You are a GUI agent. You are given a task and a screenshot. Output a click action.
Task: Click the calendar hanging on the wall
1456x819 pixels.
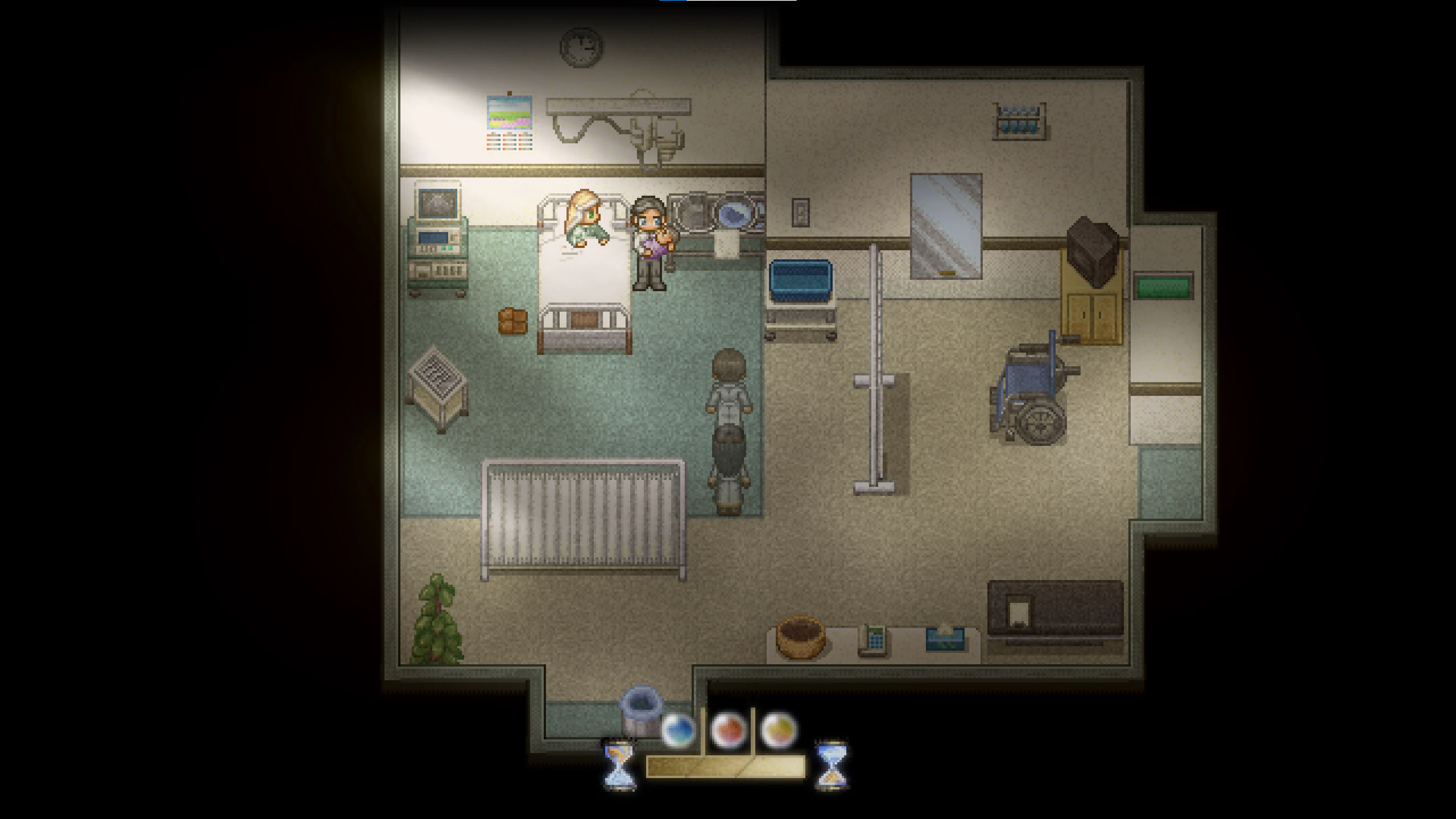pyautogui.click(x=510, y=121)
